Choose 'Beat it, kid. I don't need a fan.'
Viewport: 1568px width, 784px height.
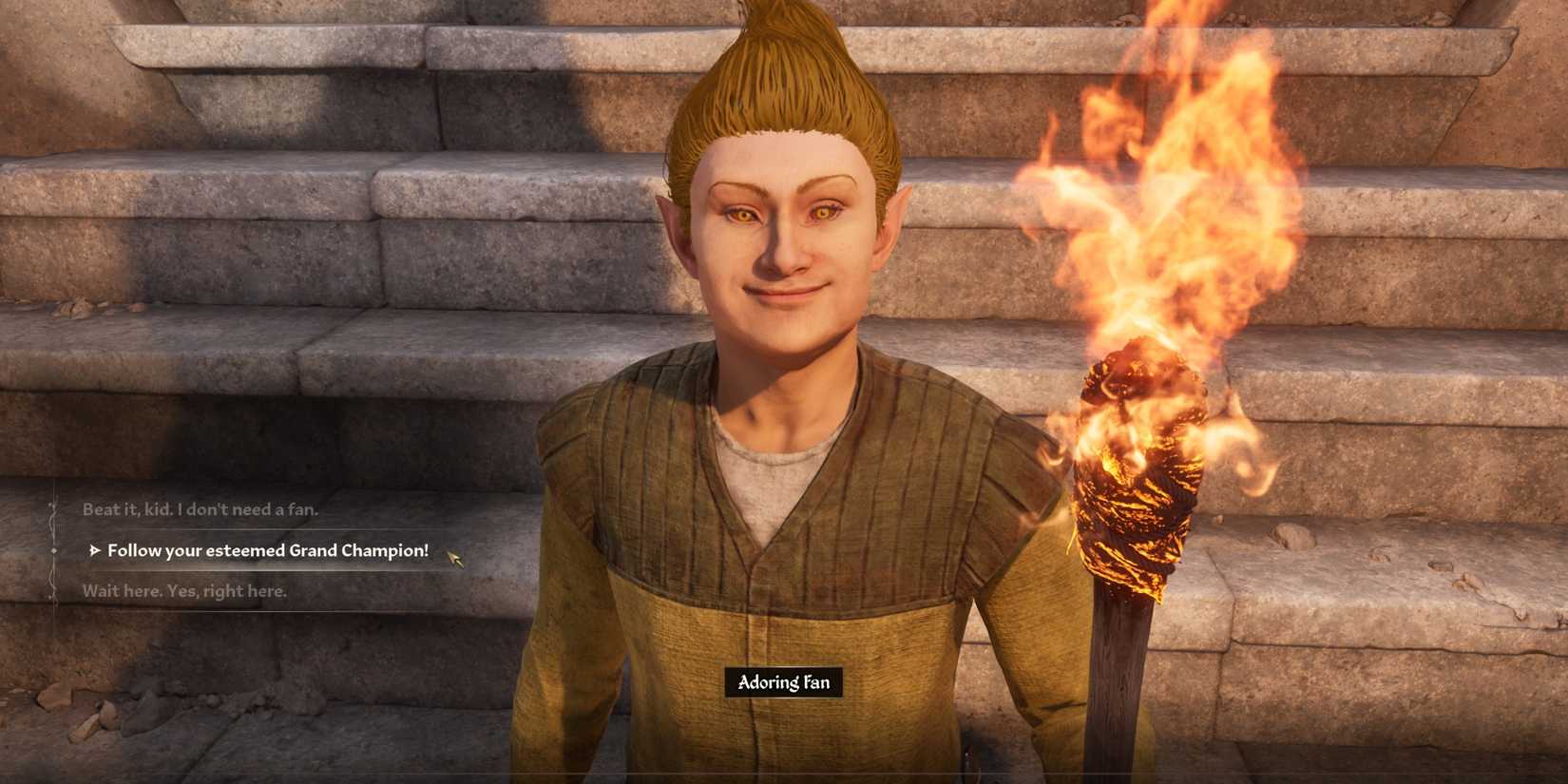200,509
